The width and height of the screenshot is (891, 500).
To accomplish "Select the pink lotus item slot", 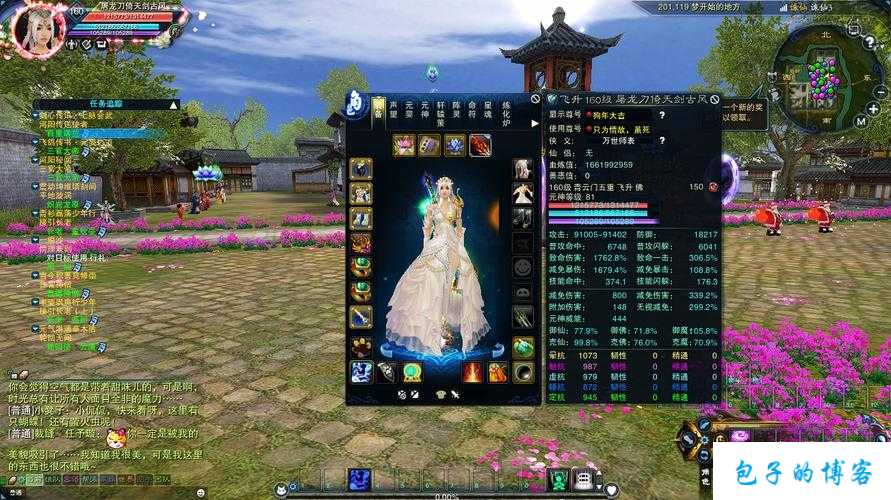I will pos(404,146).
